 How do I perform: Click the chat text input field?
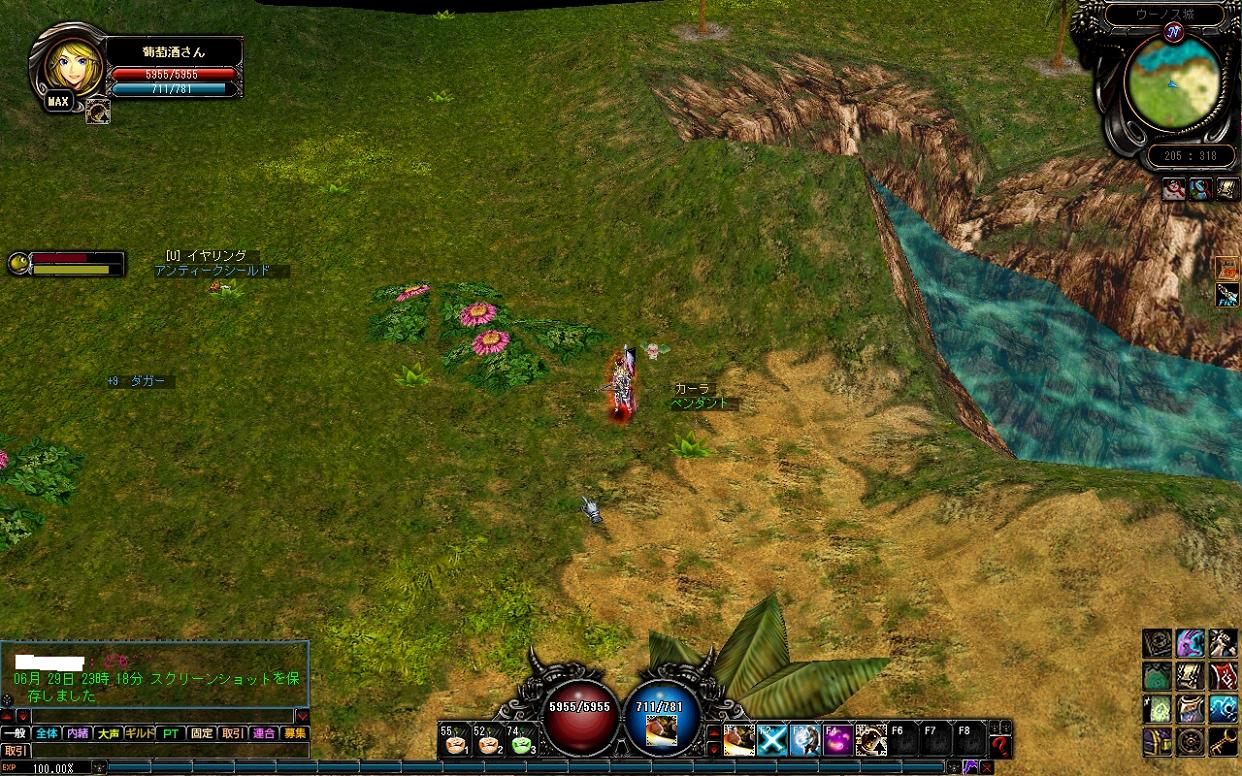pos(162,716)
